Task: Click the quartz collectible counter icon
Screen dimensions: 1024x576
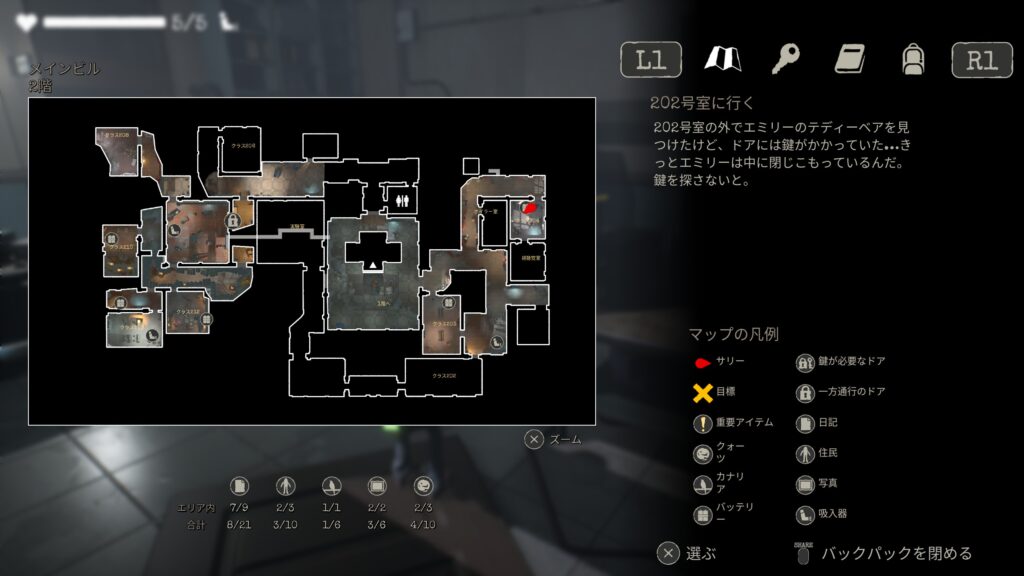Action: (422, 486)
